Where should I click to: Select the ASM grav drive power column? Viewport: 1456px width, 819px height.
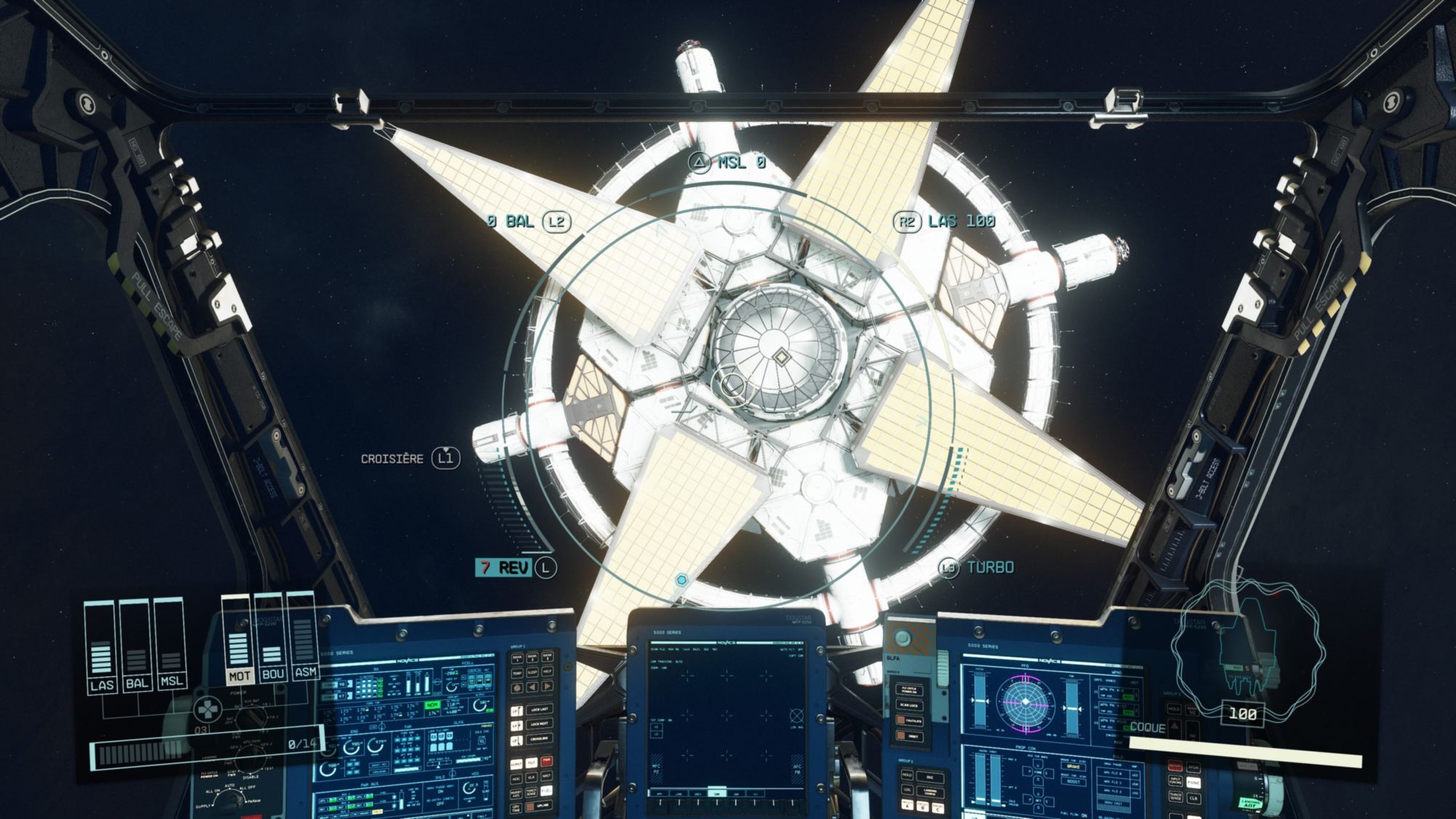[304, 638]
